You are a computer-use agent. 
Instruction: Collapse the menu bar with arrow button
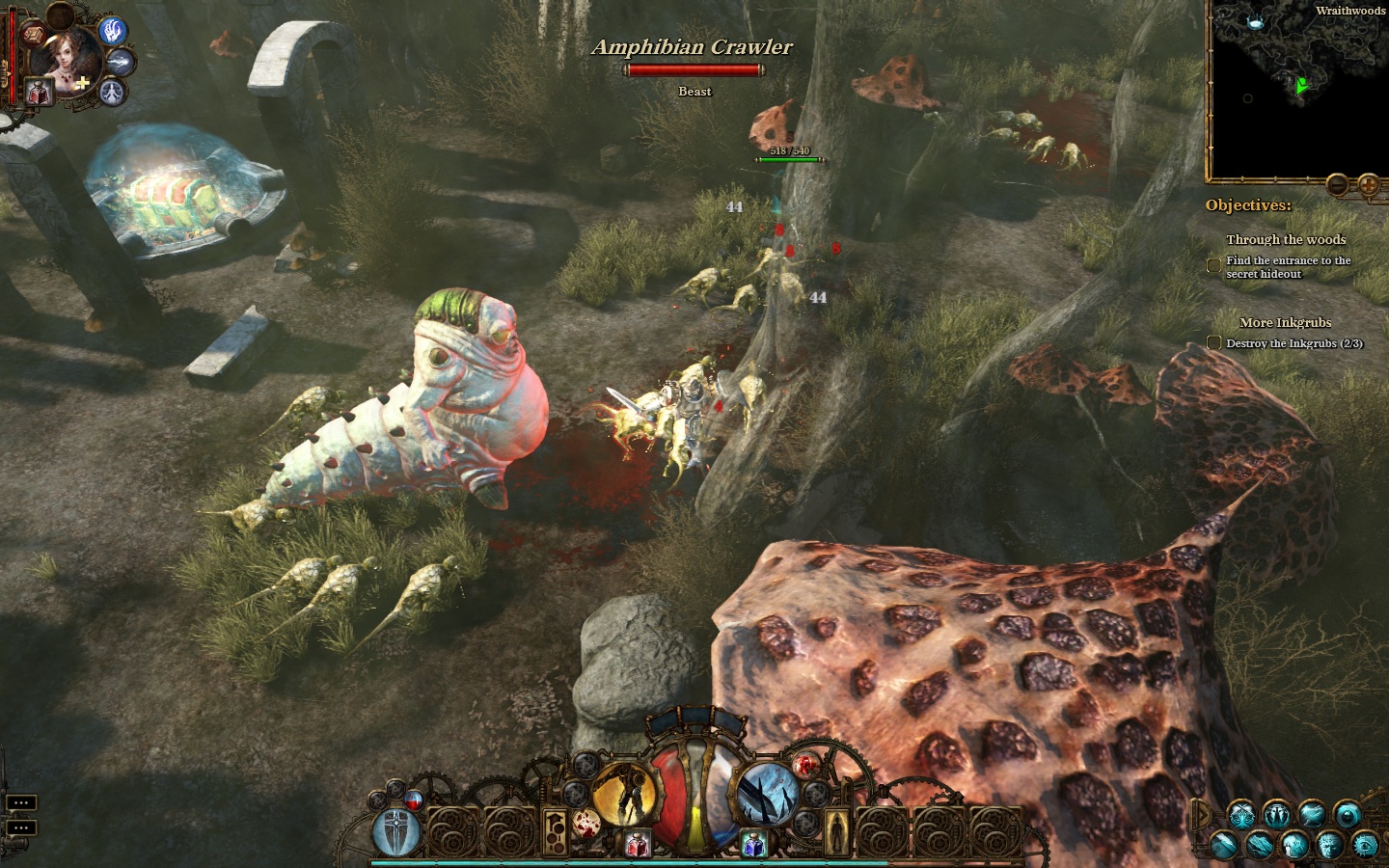[1201, 816]
